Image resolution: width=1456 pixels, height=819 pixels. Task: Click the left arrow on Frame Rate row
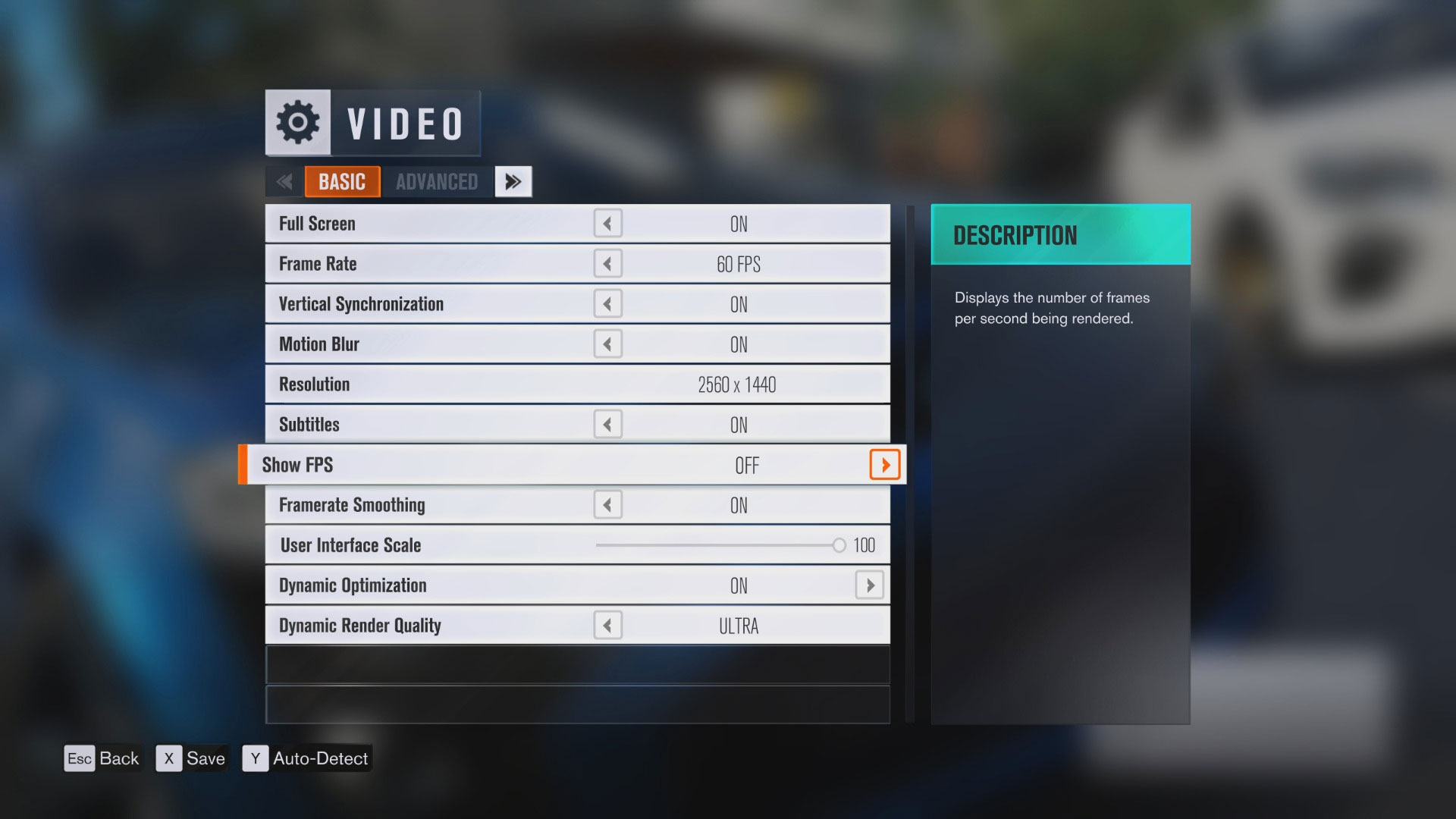coord(607,263)
